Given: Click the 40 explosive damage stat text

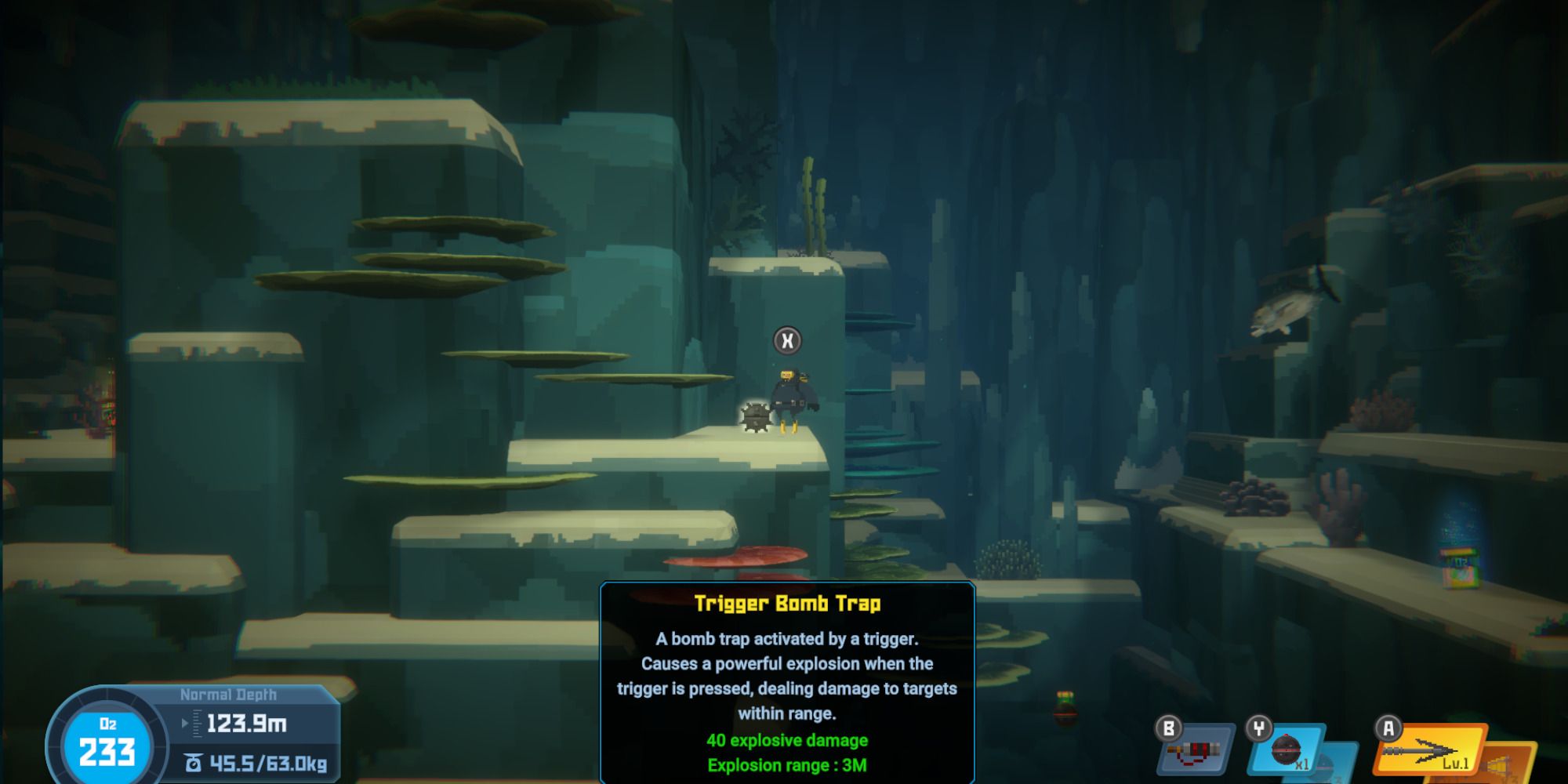Looking at the screenshot, I should pyautogui.click(x=785, y=739).
